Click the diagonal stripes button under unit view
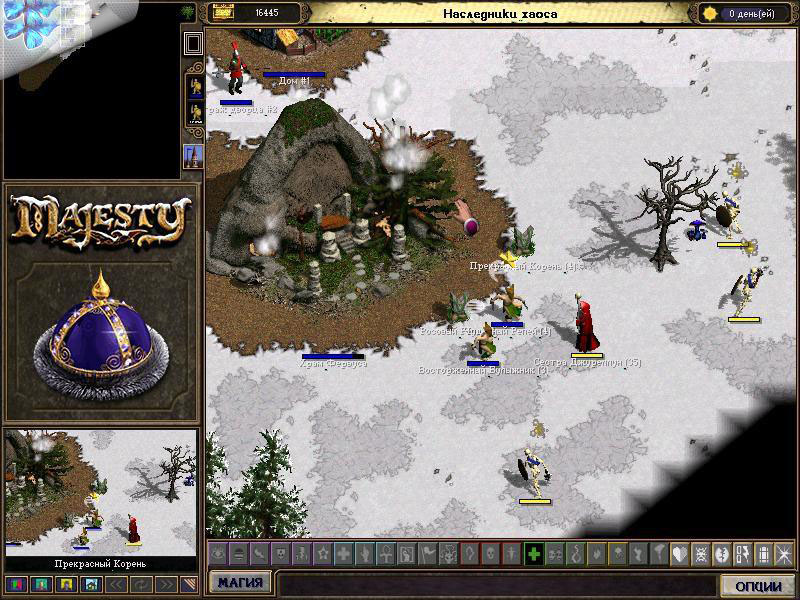800x600 pixels. [187, 583]
